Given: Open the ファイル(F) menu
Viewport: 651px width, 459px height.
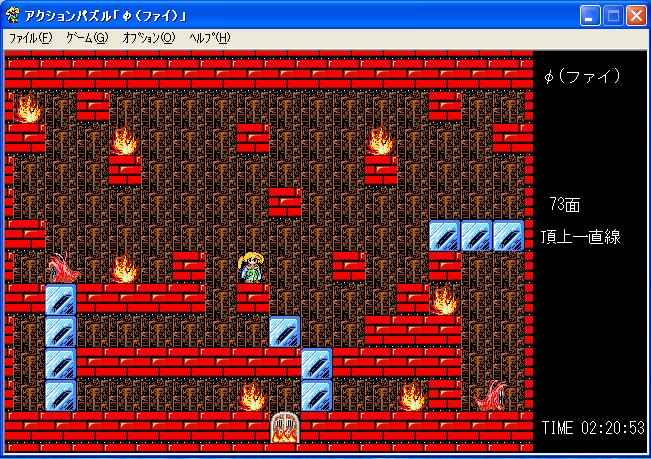Looking at the screenshot, I should tap(30, 38).
